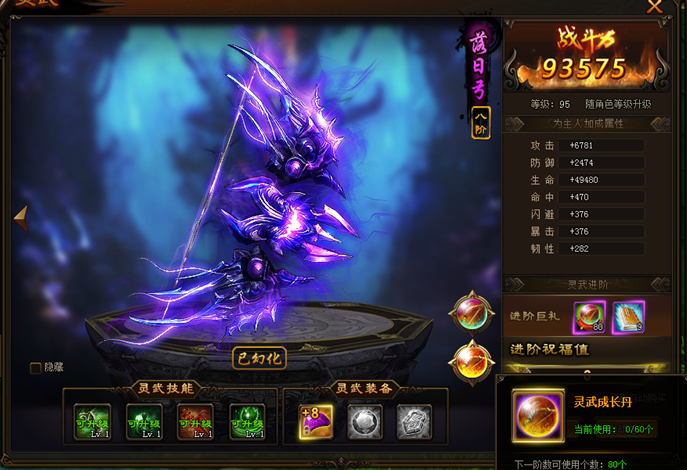
Task: Click the 八阶 rank badge
Action: (481, 125)
